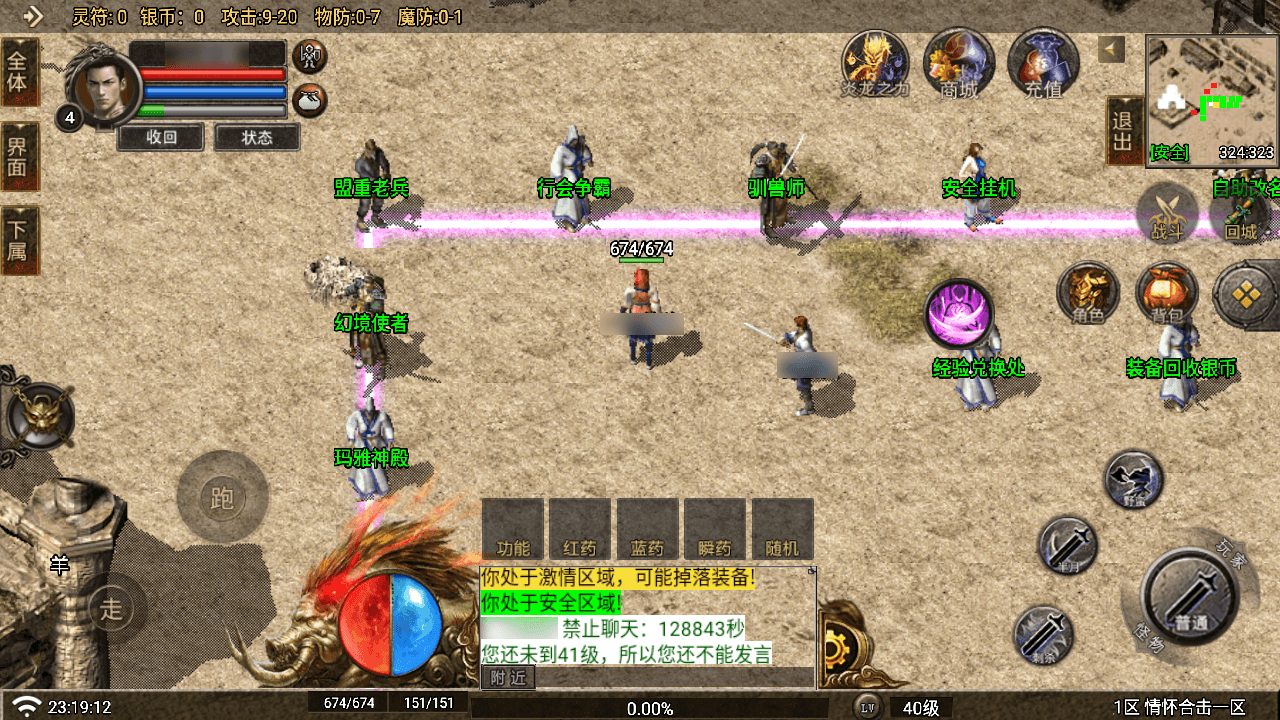The image size is (1280, 720).
Task: Use the 回城 return-to-town scroll
Action: (1241, 213)
